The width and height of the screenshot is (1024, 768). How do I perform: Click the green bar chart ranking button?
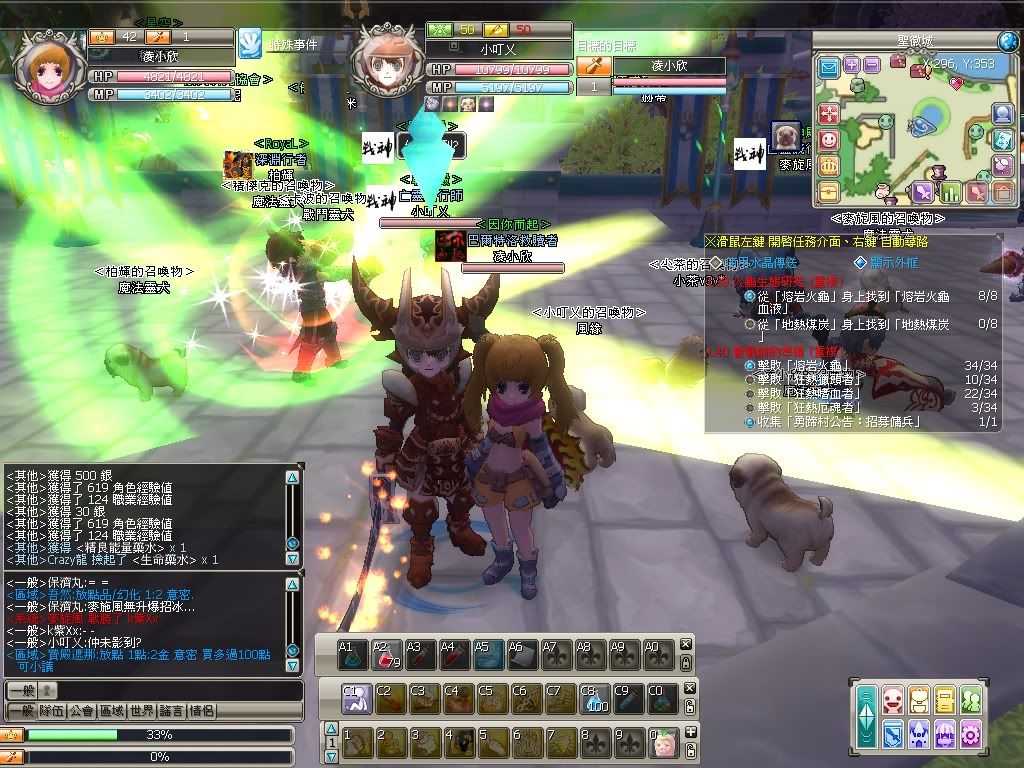[950, 191]
